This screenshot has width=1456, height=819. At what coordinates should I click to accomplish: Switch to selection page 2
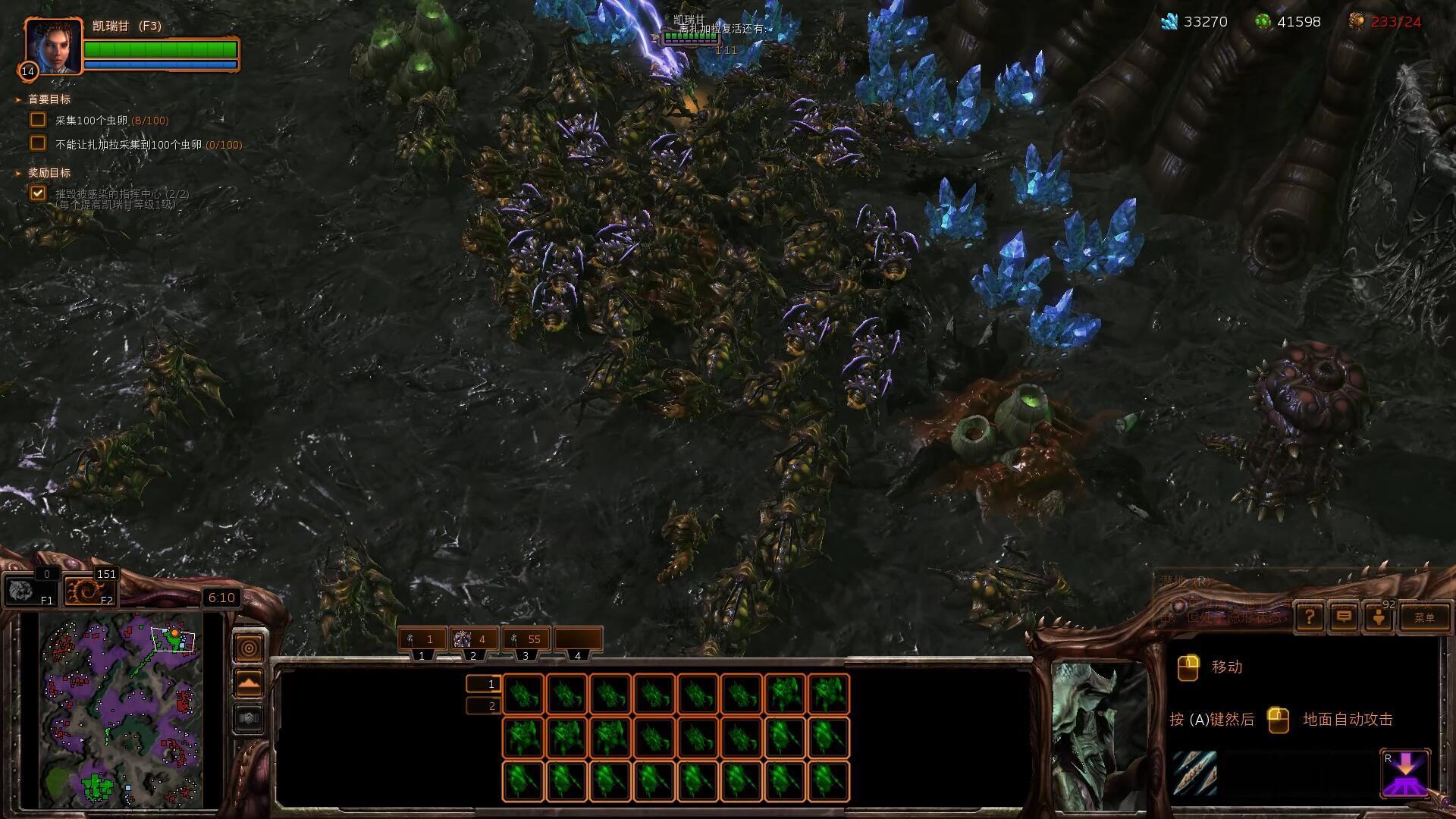(x=483, y=706)
